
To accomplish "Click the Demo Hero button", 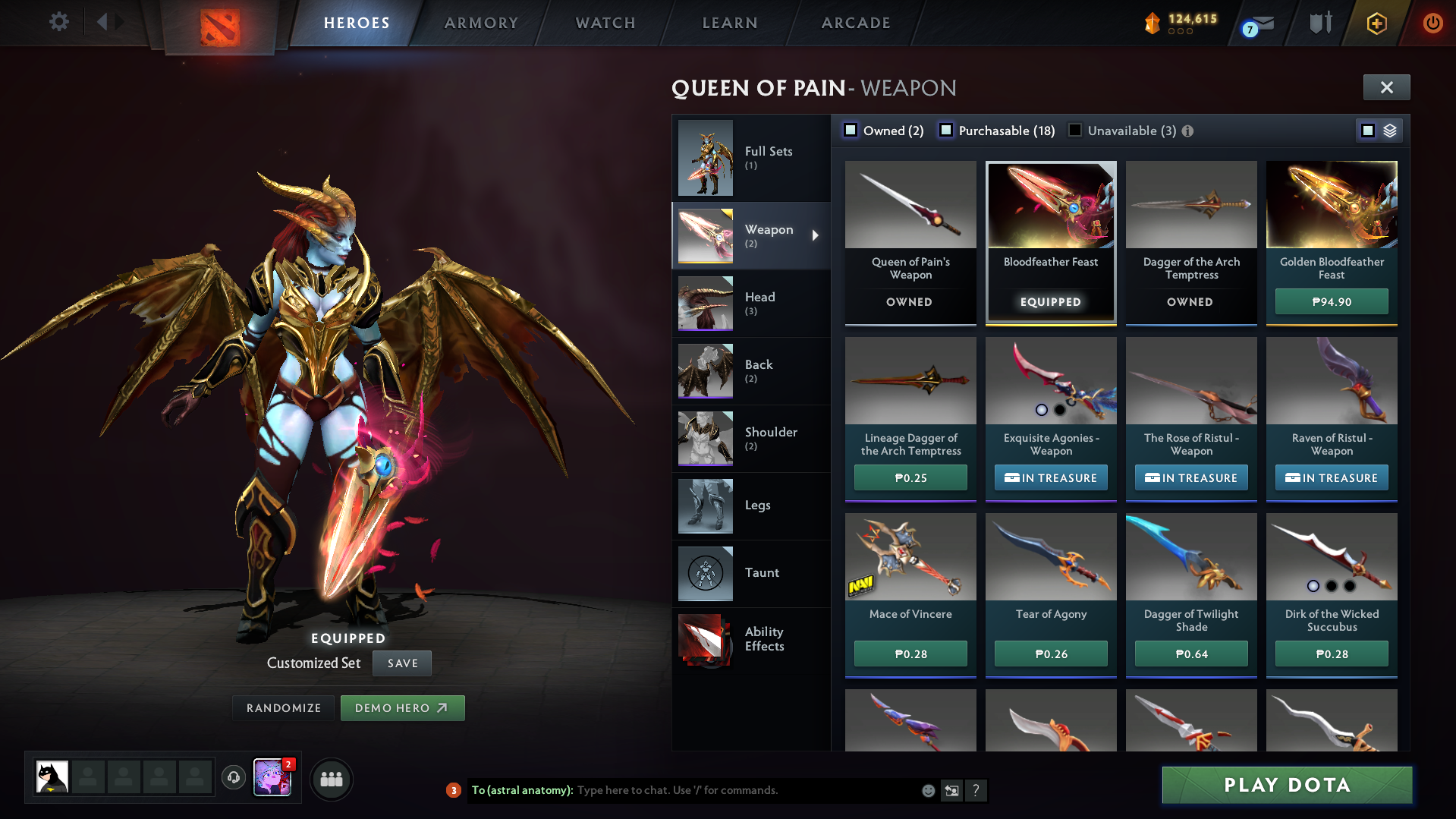I will click(x=402, y=707).
